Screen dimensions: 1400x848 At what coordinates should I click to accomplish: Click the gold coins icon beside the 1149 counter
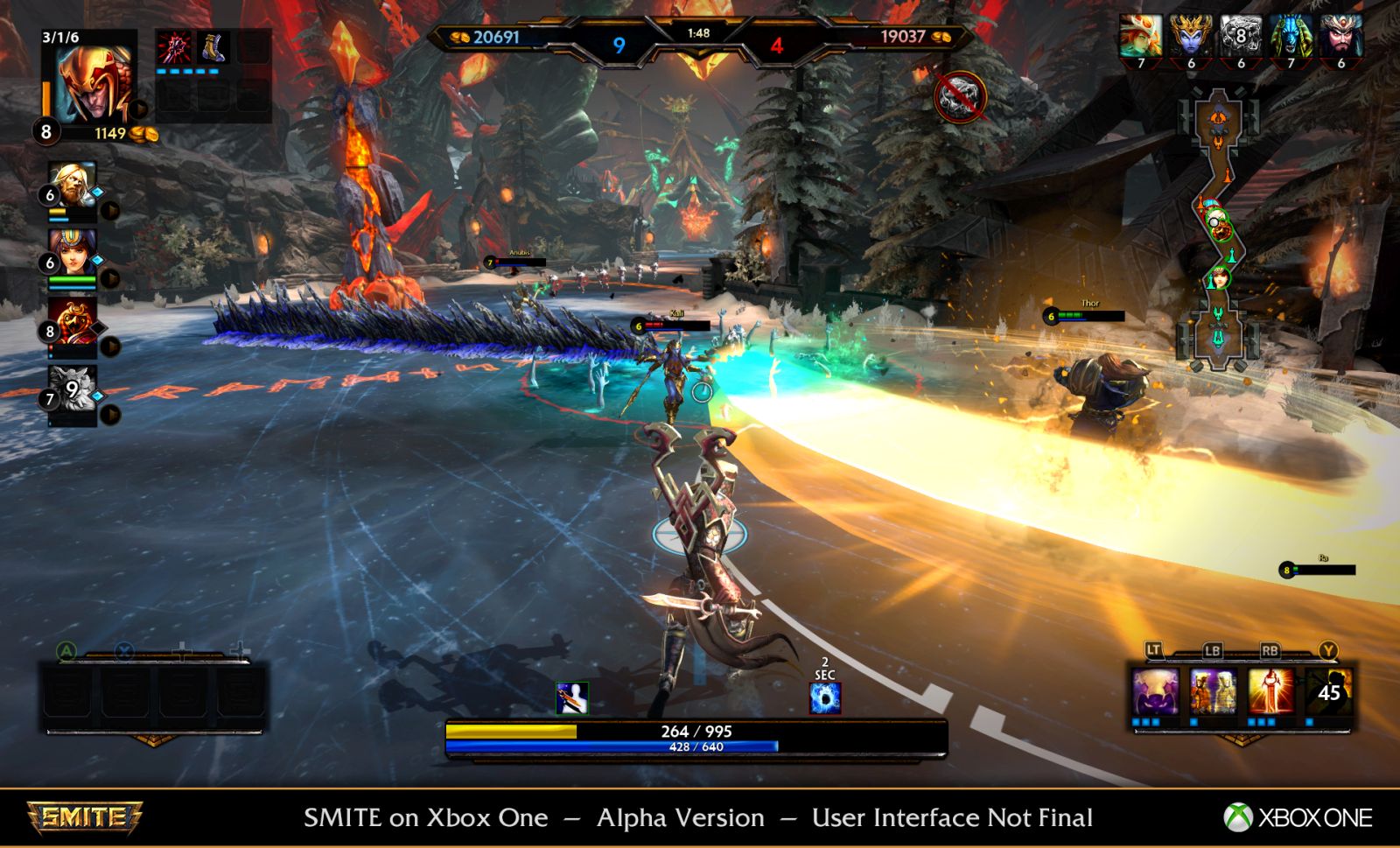(143, 134)
